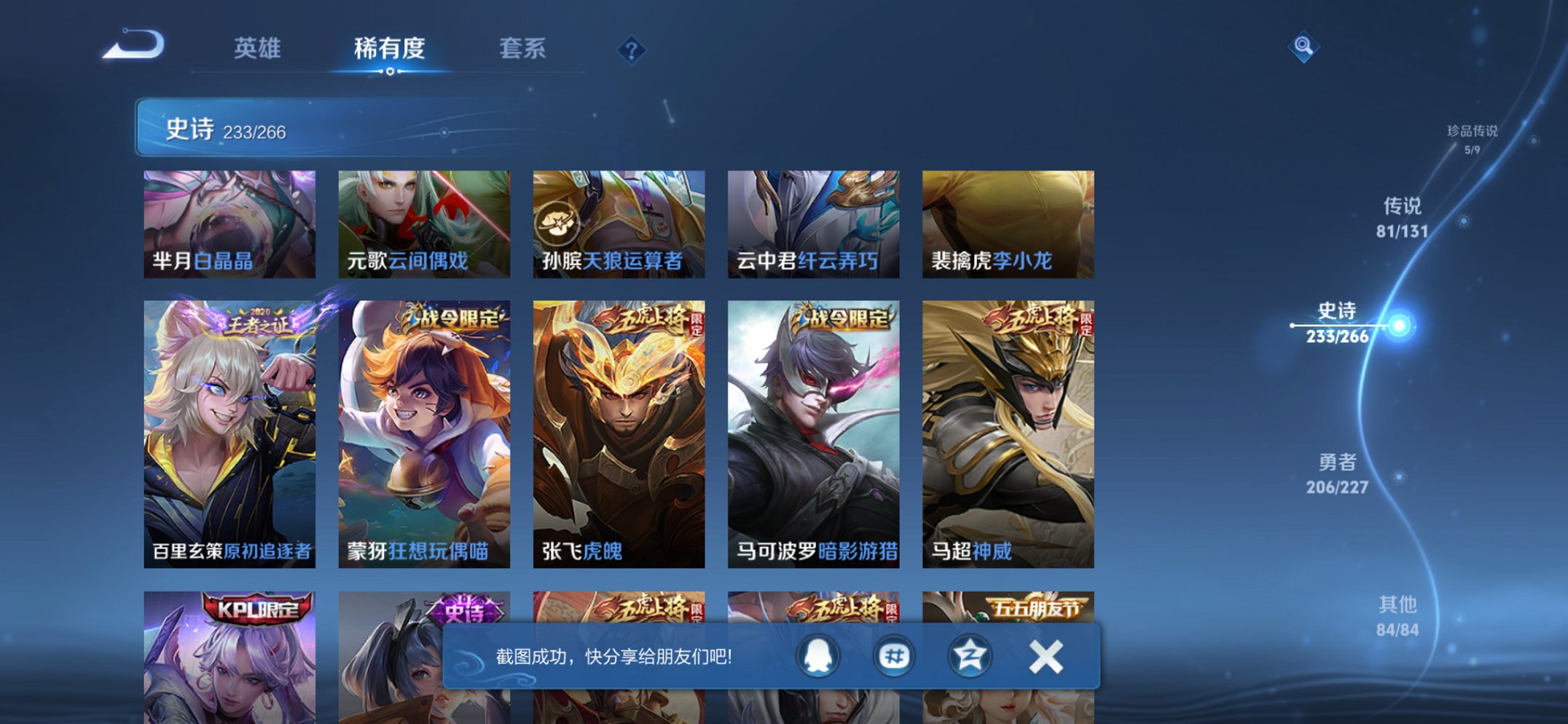Switch to the 套系 tab
The width and height of the screenshot is (1568, 724).
point(525,49)
